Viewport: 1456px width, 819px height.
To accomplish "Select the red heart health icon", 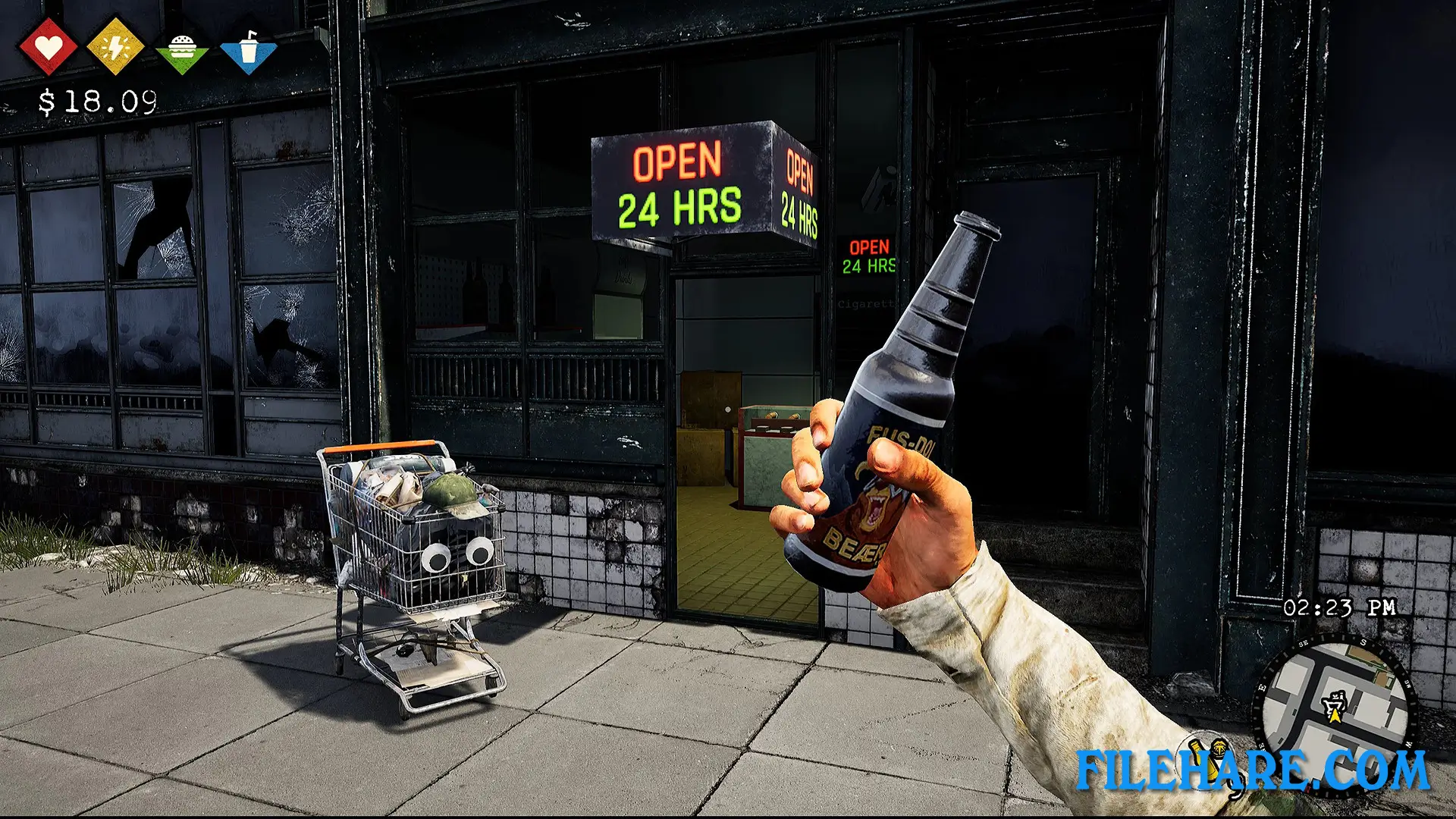I will click(x=47, y=47).
